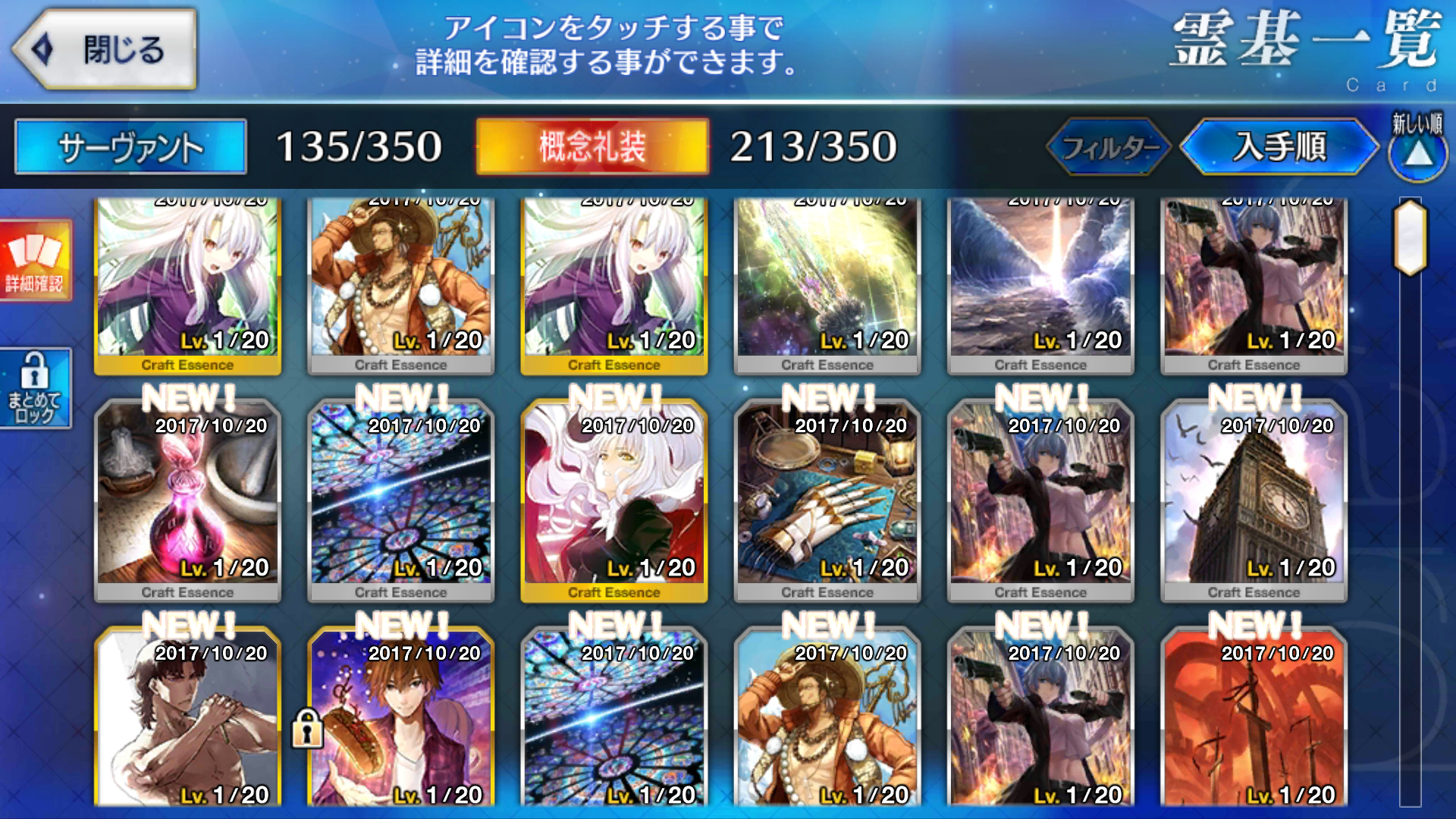Select the pink potion bottle Craft Essence
This screenshot has height=819, width=1456.
coord(187,500)
